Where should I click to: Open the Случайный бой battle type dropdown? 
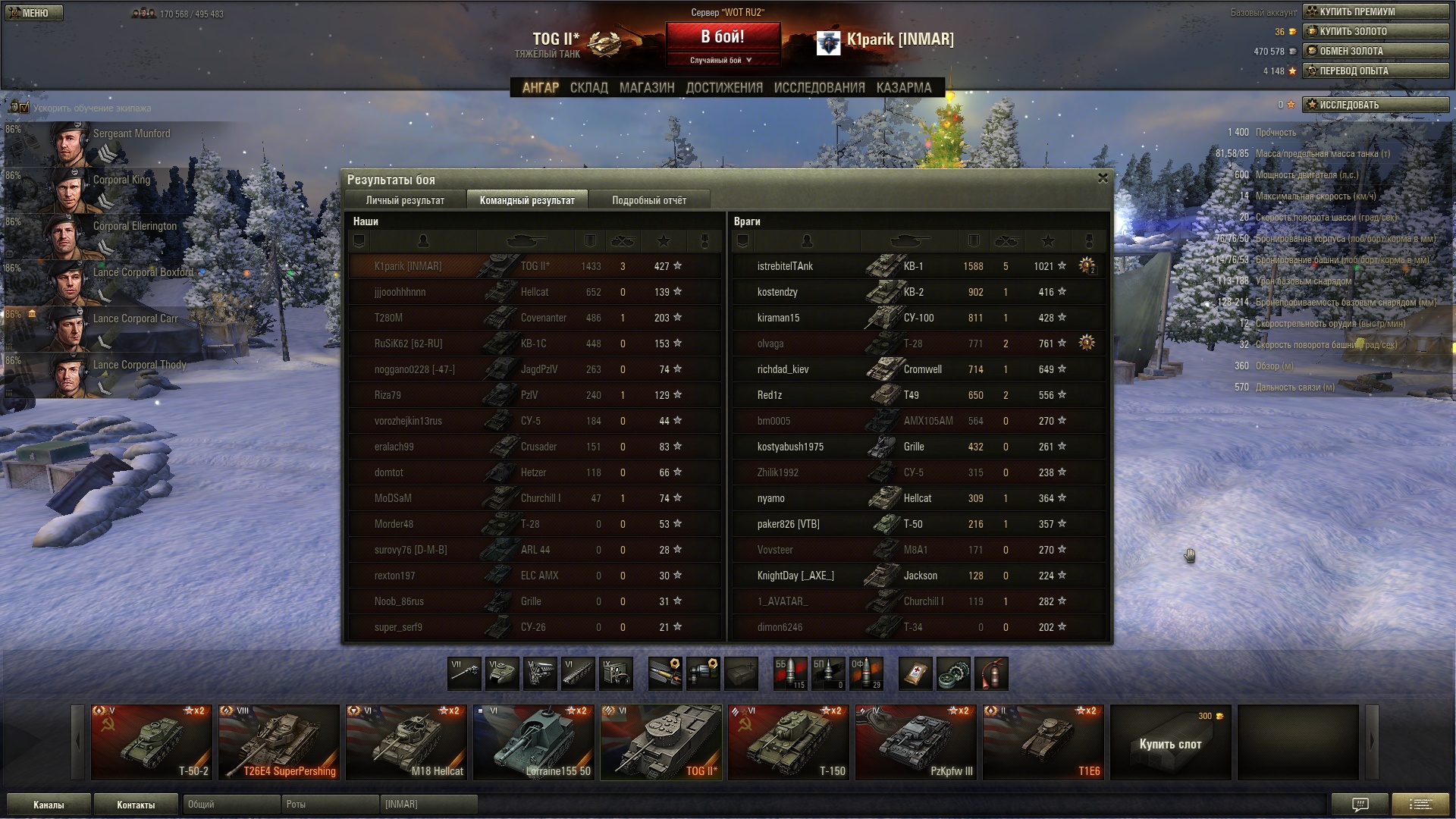click(722, 60)
